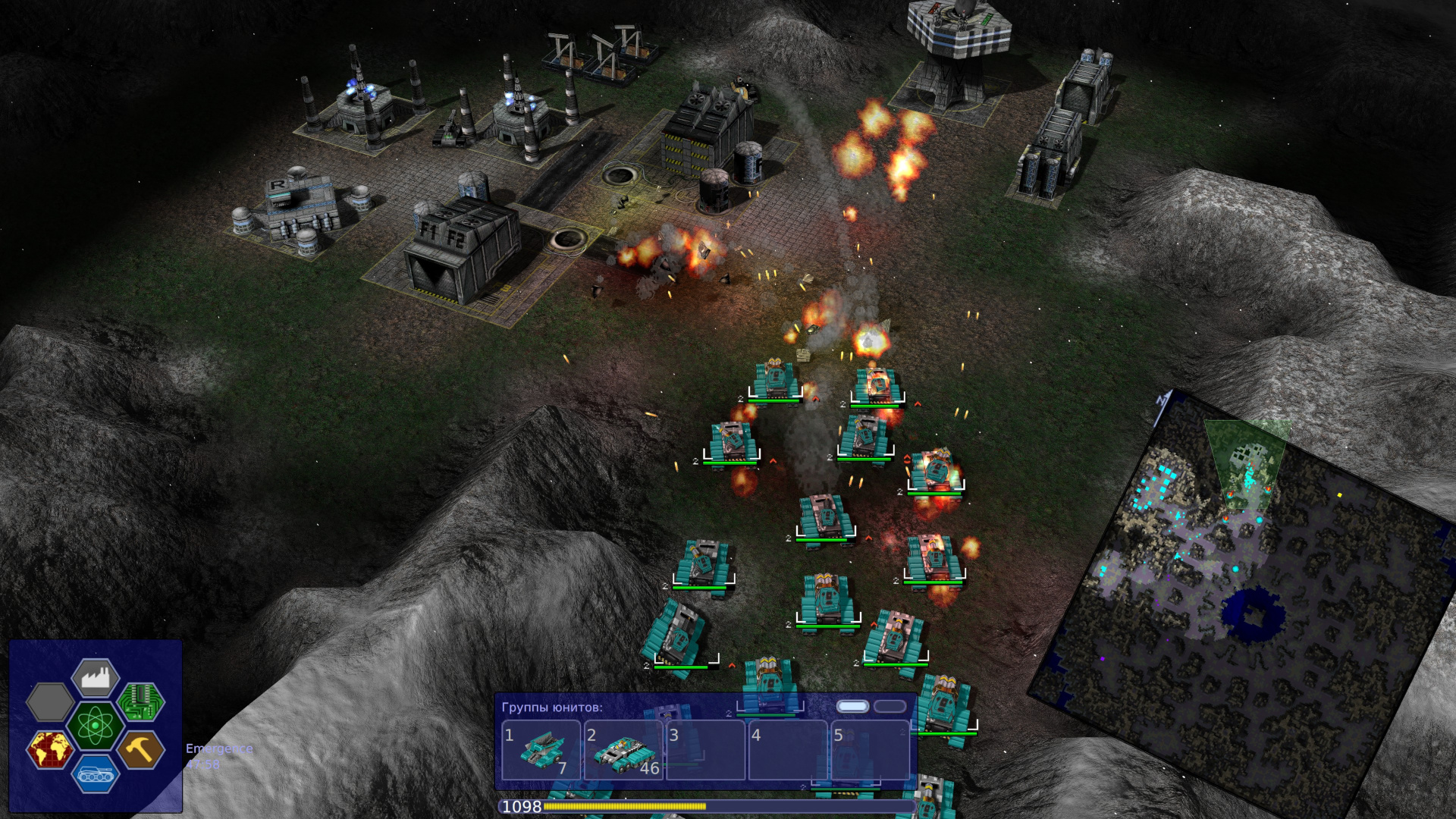The image size is (1456, 819).
Task: Open the atom energy menu in command panel
Action: [x=94, y=724]
